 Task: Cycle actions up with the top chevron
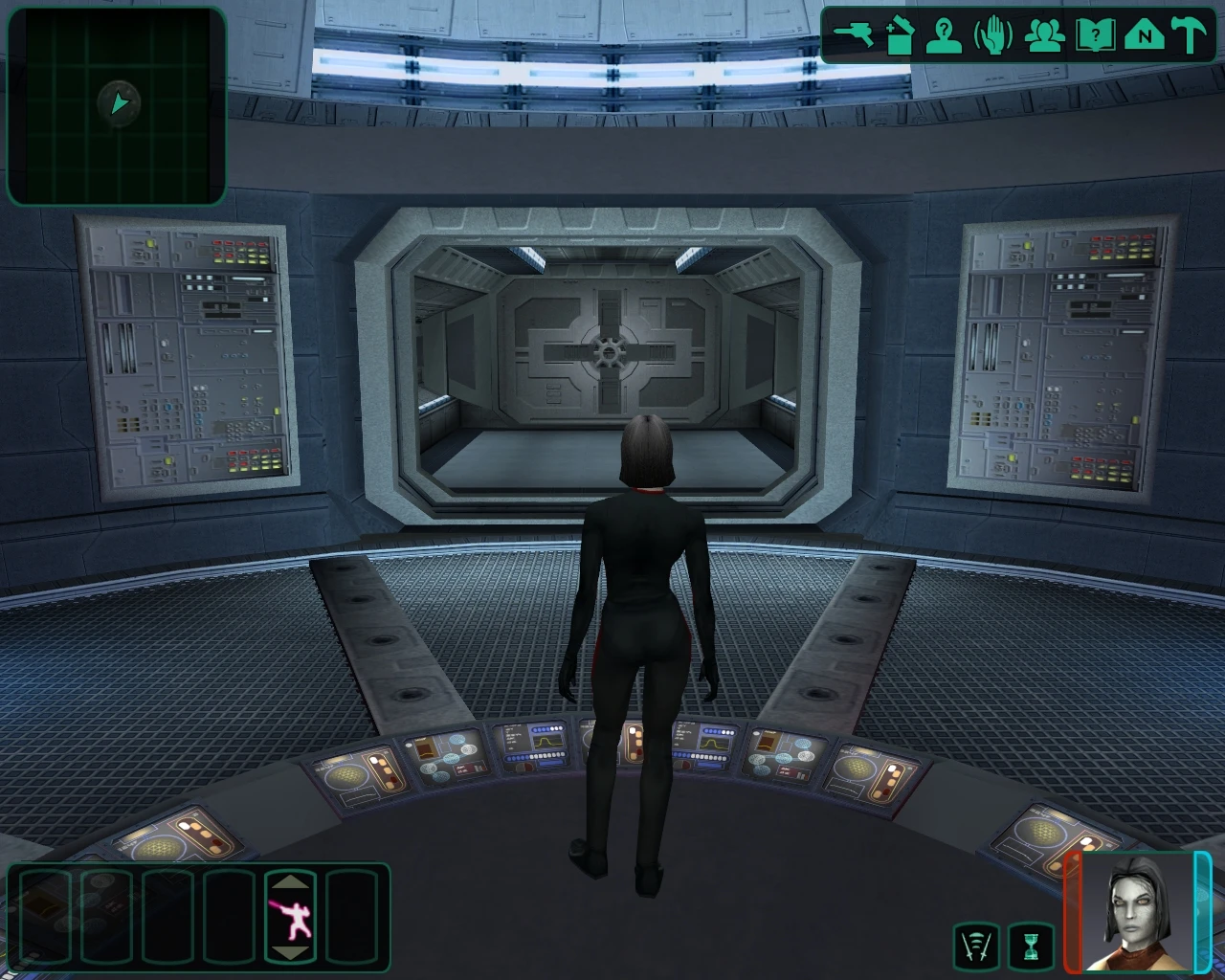pyautogui.click(x=292, y=881)
